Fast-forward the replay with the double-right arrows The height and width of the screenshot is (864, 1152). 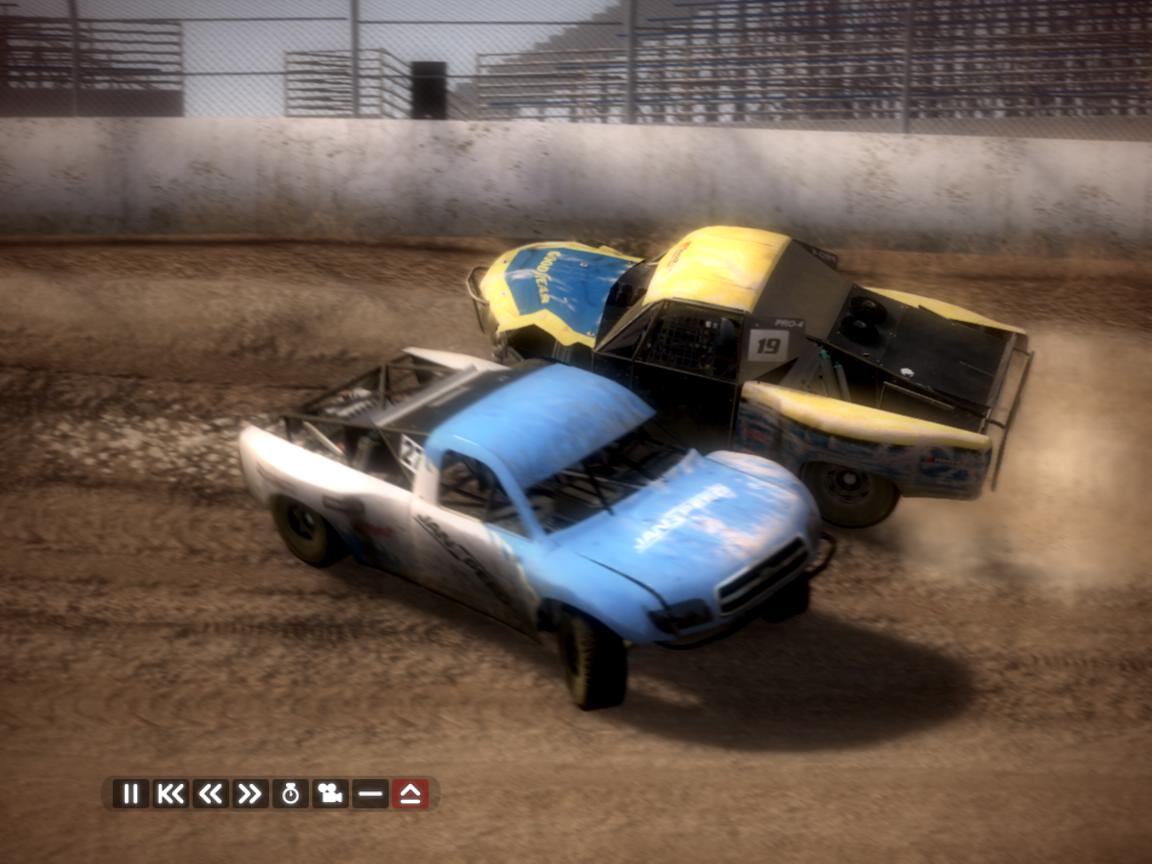coord(250,794)
